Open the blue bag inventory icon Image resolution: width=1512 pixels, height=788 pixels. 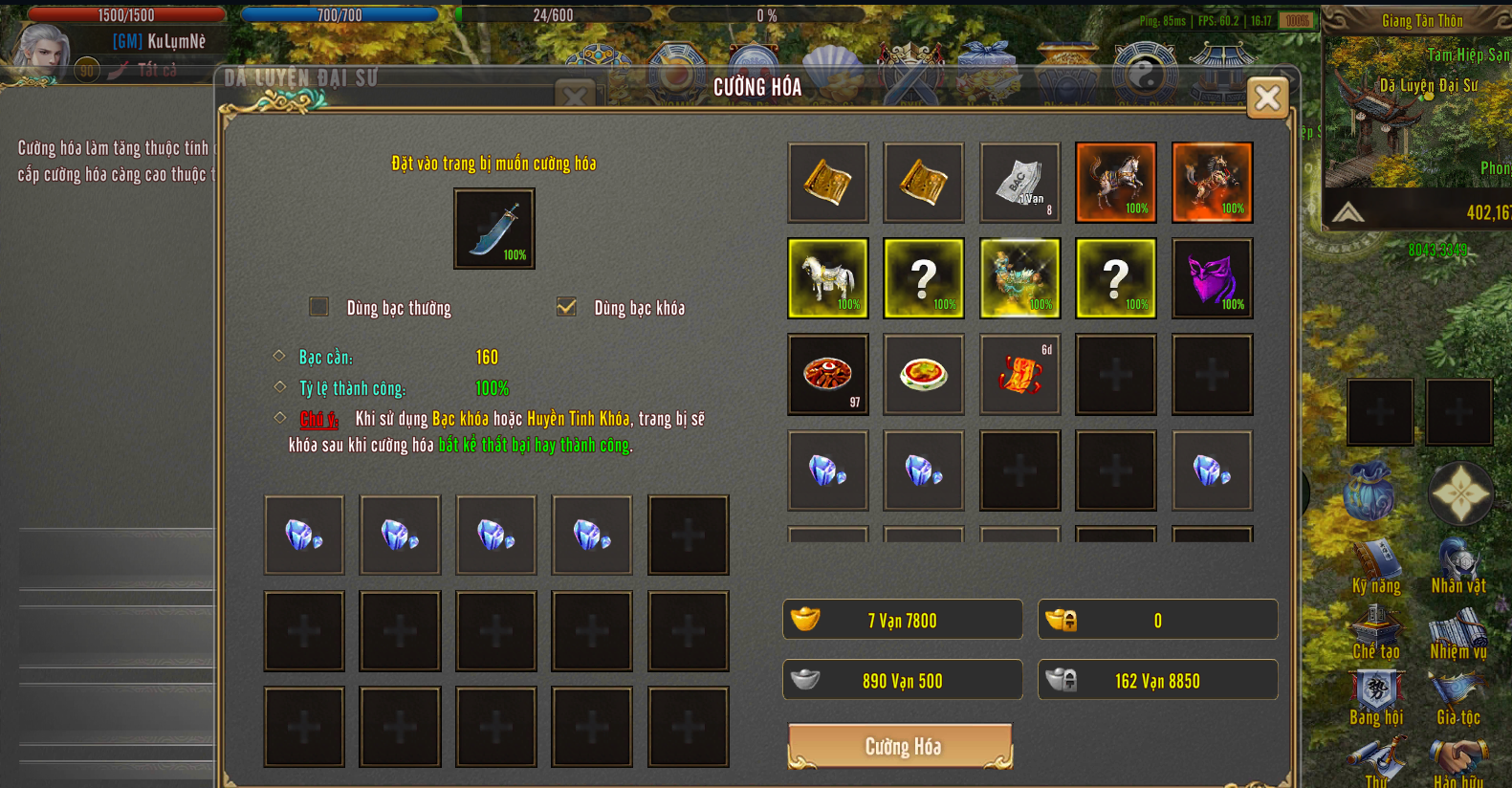pos(1370,493)
